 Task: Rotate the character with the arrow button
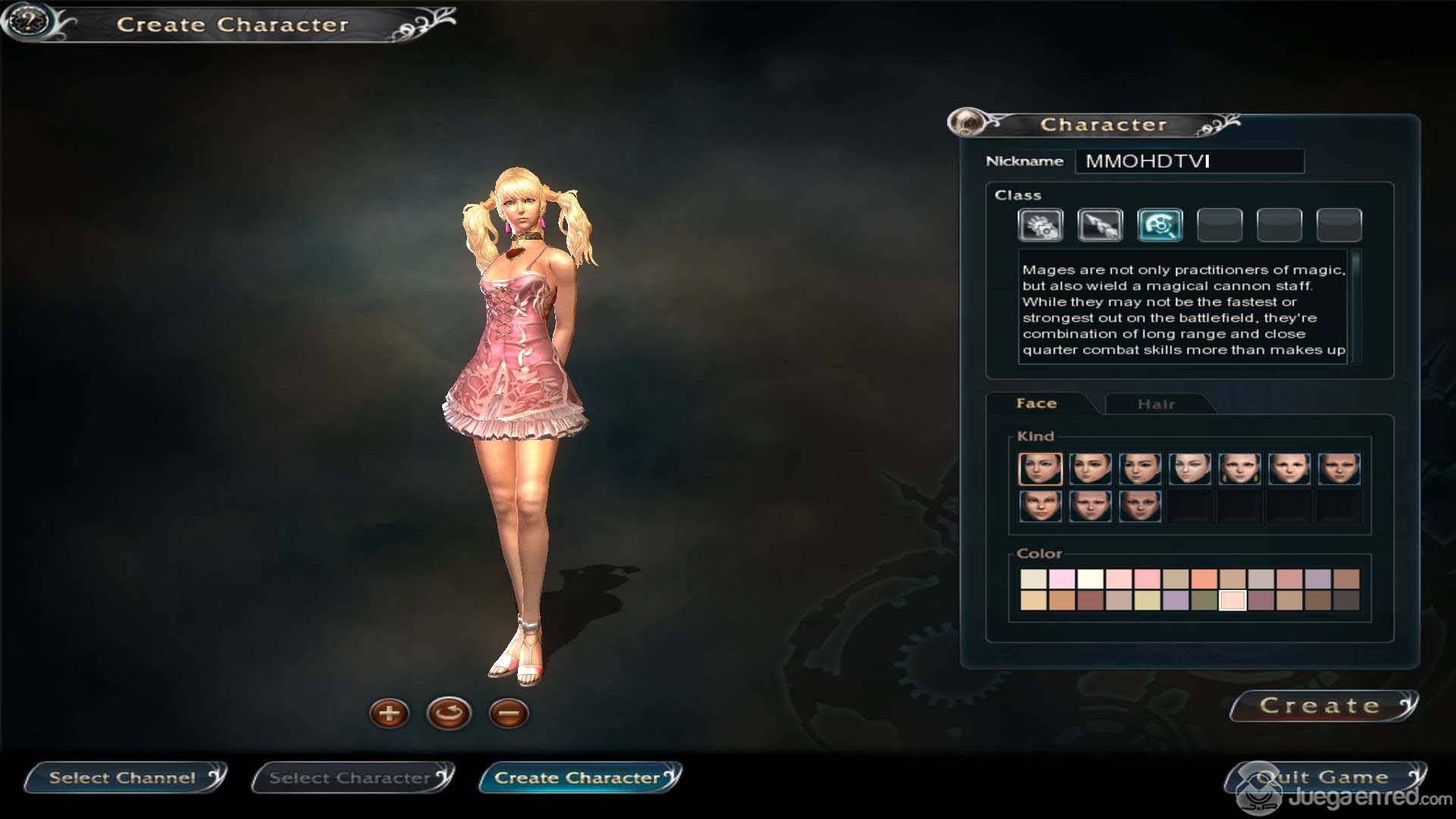[449, 714]
